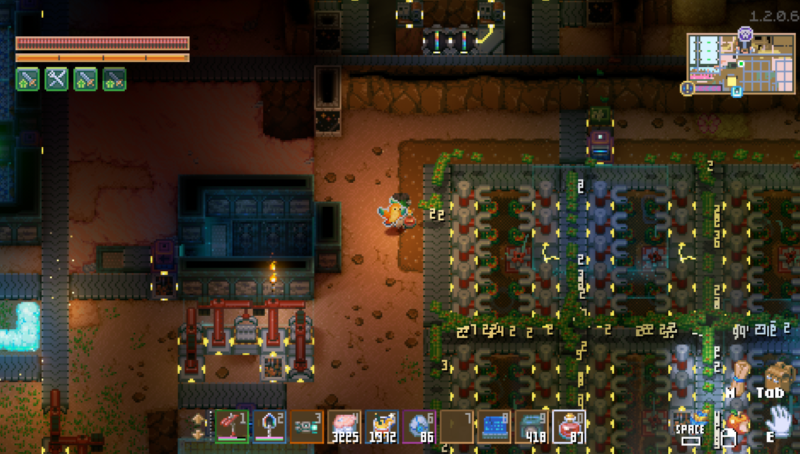The image size is (800, 454).
Task: Inspect the crossed swords buff icon
Action: [x=56, y=79]
